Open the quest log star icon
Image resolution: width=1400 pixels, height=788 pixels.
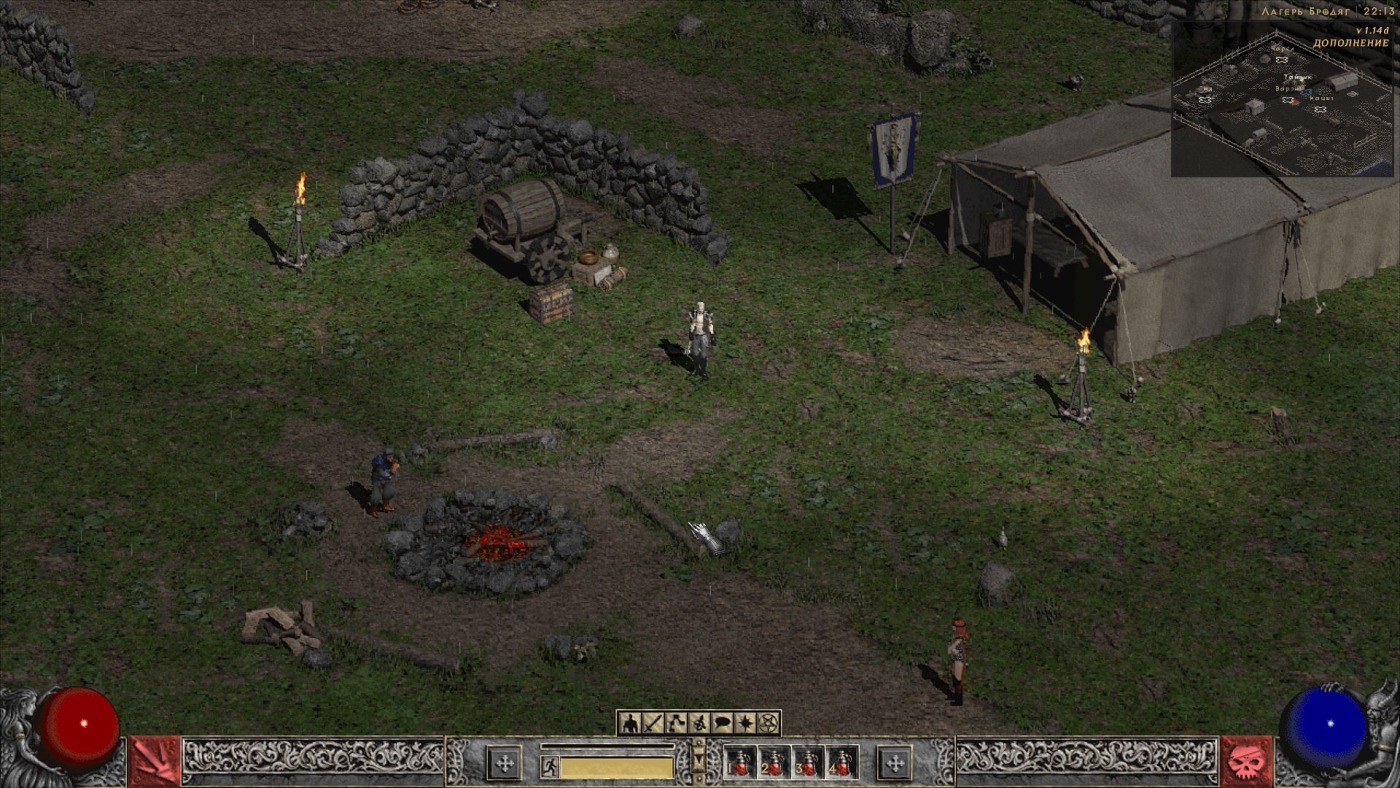point(745,722)
